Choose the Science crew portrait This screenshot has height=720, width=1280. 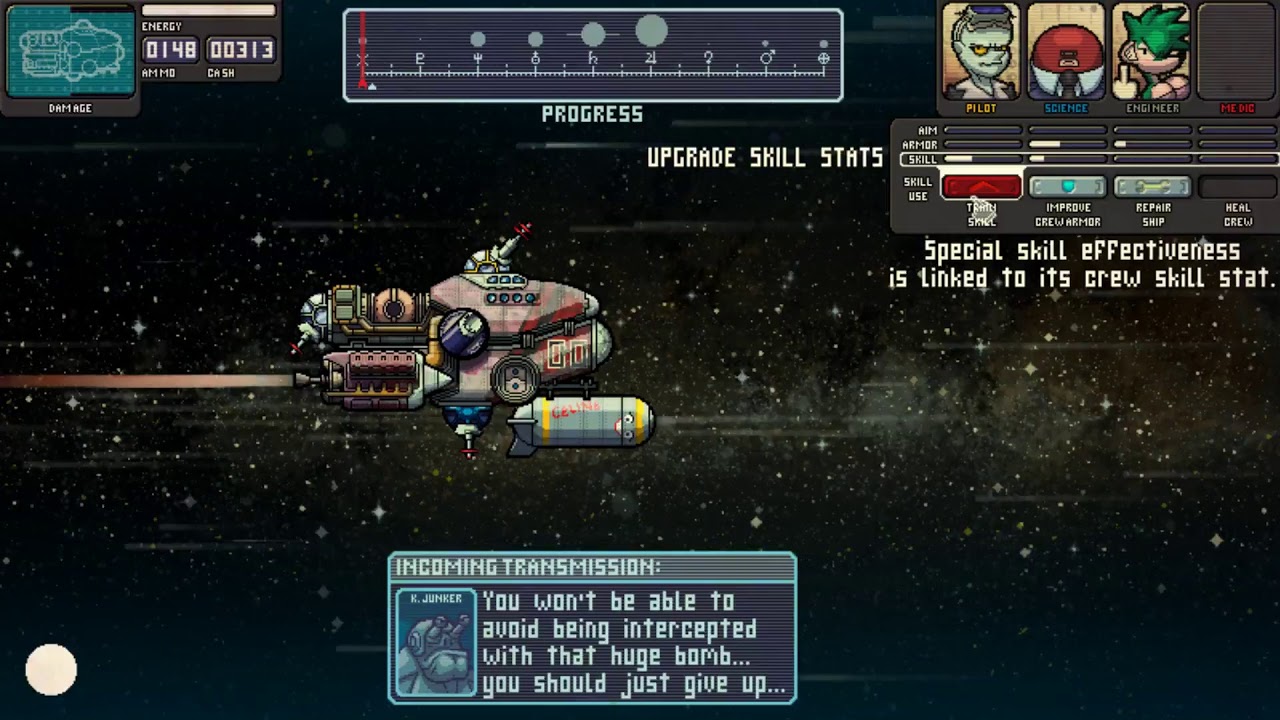(1066, 52)
